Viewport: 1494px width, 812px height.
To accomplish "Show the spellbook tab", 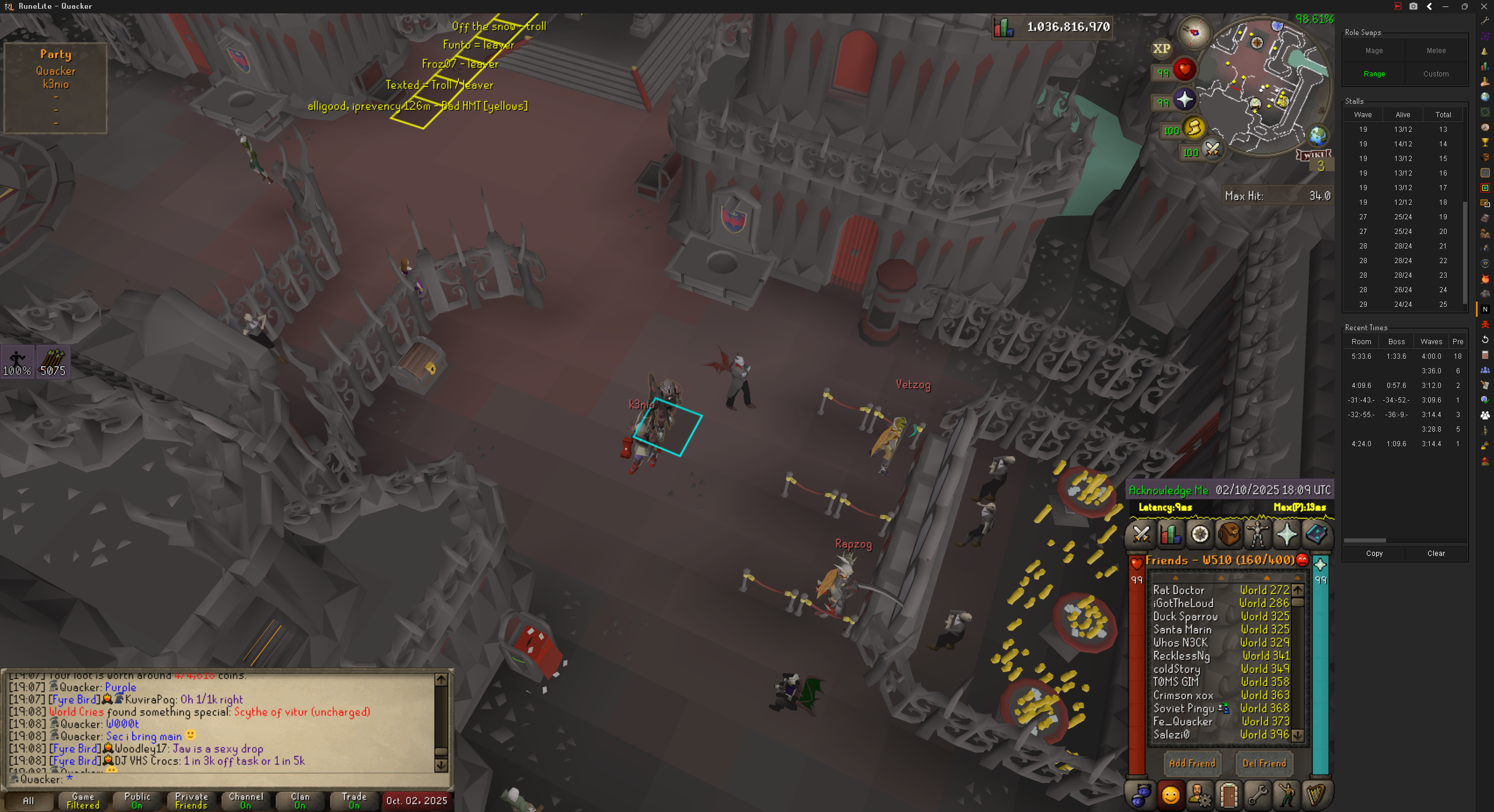I will pos(1317,534).
